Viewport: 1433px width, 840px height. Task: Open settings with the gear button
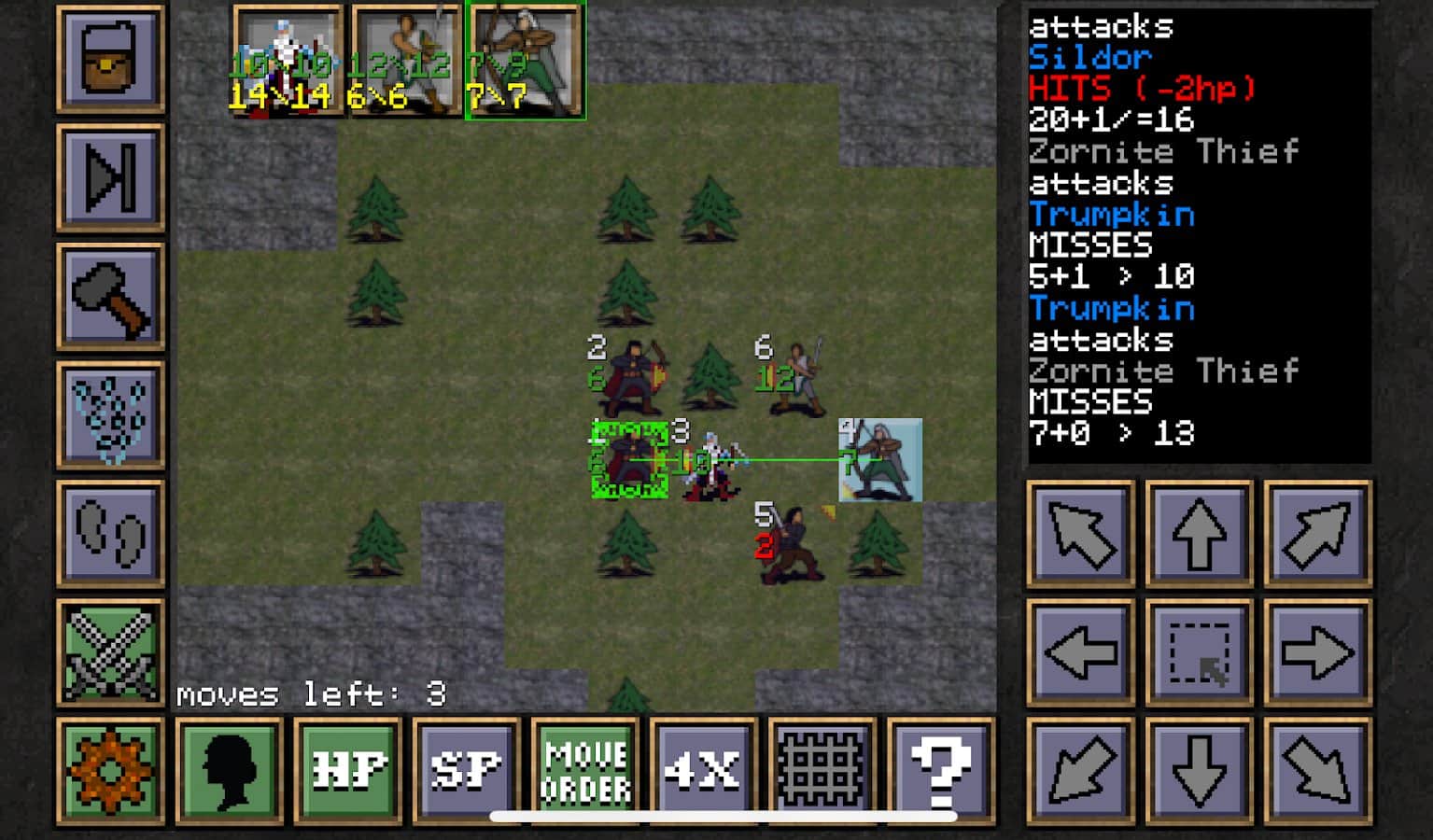110,770
